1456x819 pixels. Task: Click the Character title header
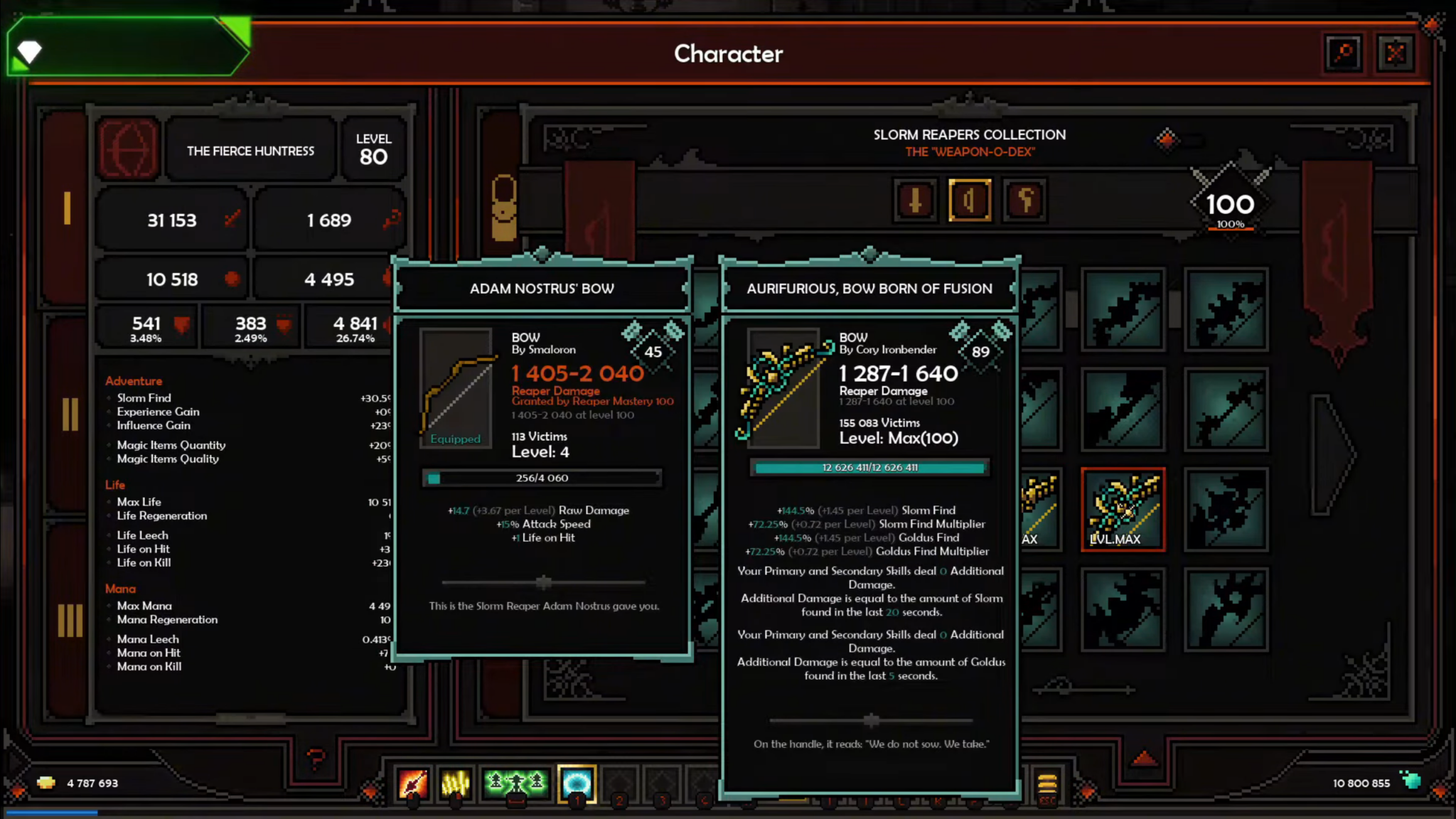(728, 54)
